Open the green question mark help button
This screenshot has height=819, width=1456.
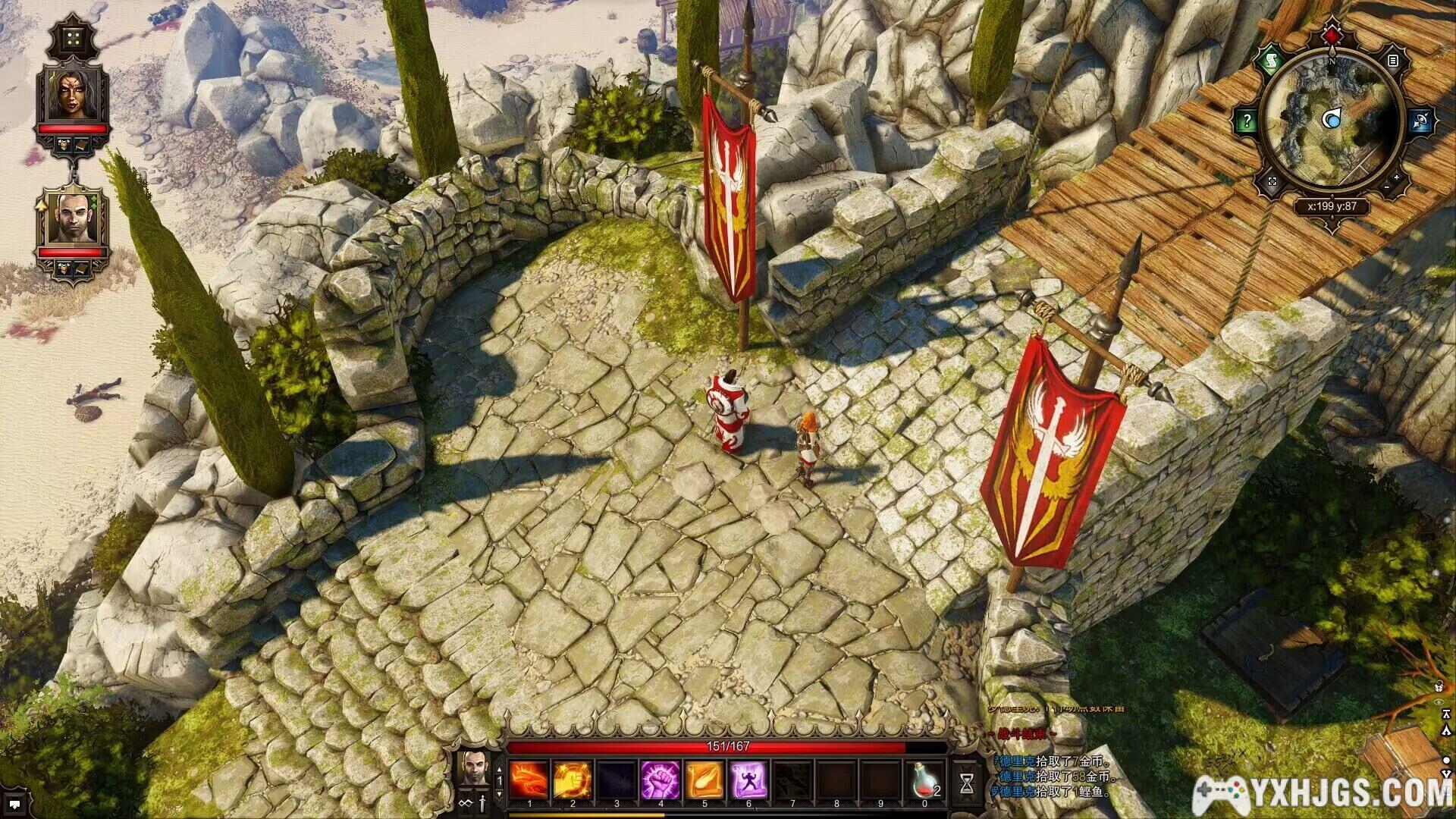(1247, 121)
